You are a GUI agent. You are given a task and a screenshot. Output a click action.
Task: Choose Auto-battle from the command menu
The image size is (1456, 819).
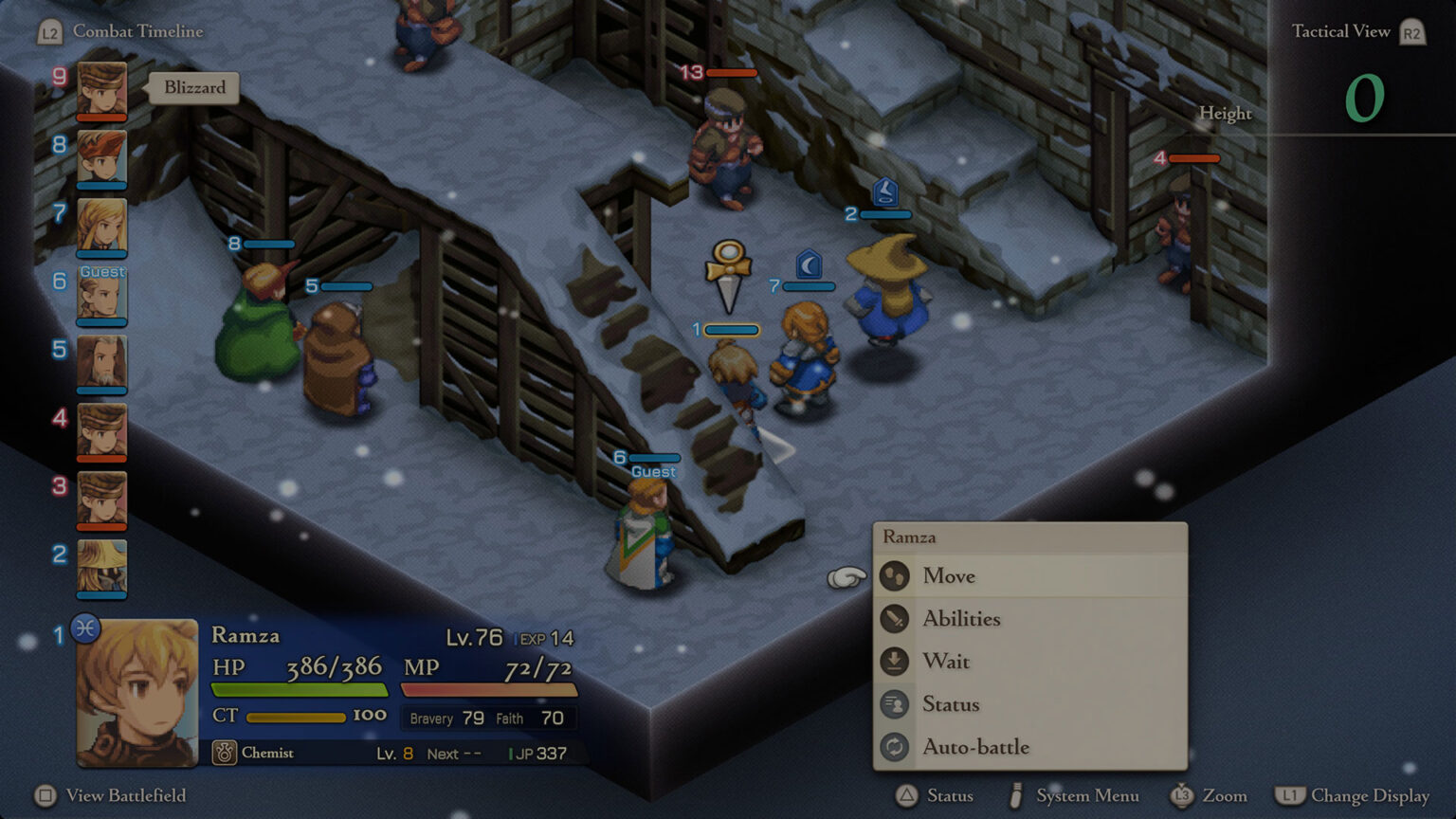tap(974, 747)
